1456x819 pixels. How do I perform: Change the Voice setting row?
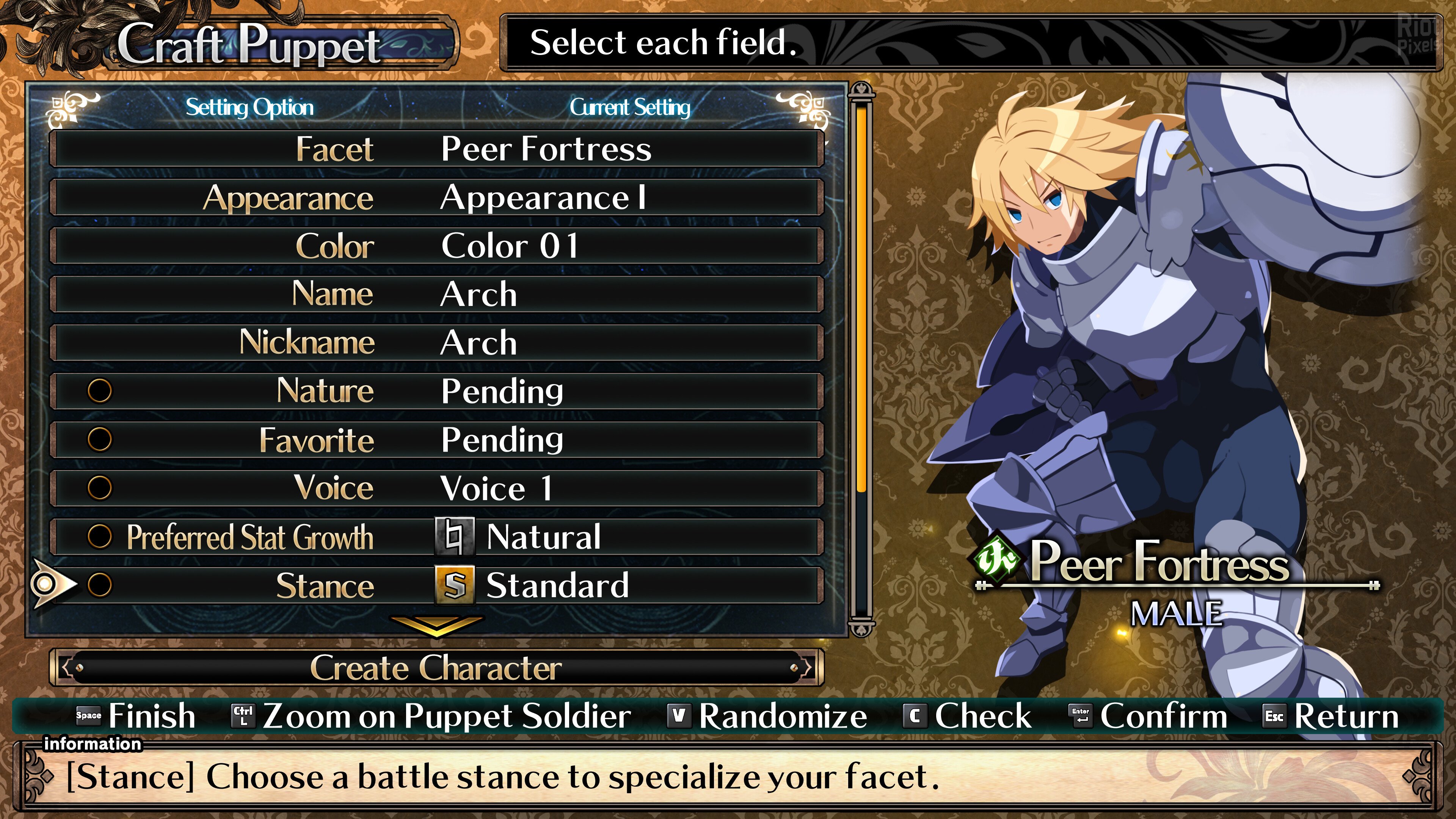coord(436,488)
